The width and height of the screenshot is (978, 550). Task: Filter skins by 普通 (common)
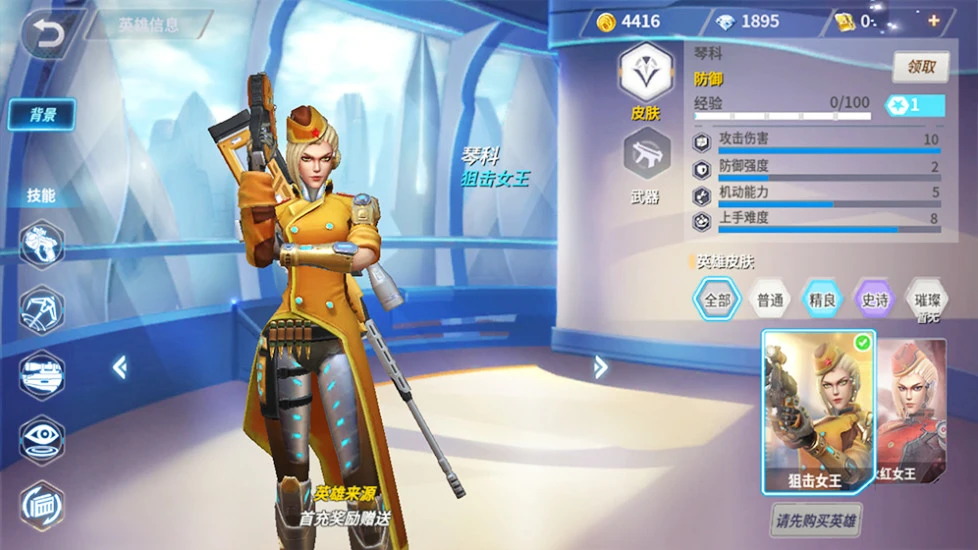pyautogui.click(x=770, y=298)
